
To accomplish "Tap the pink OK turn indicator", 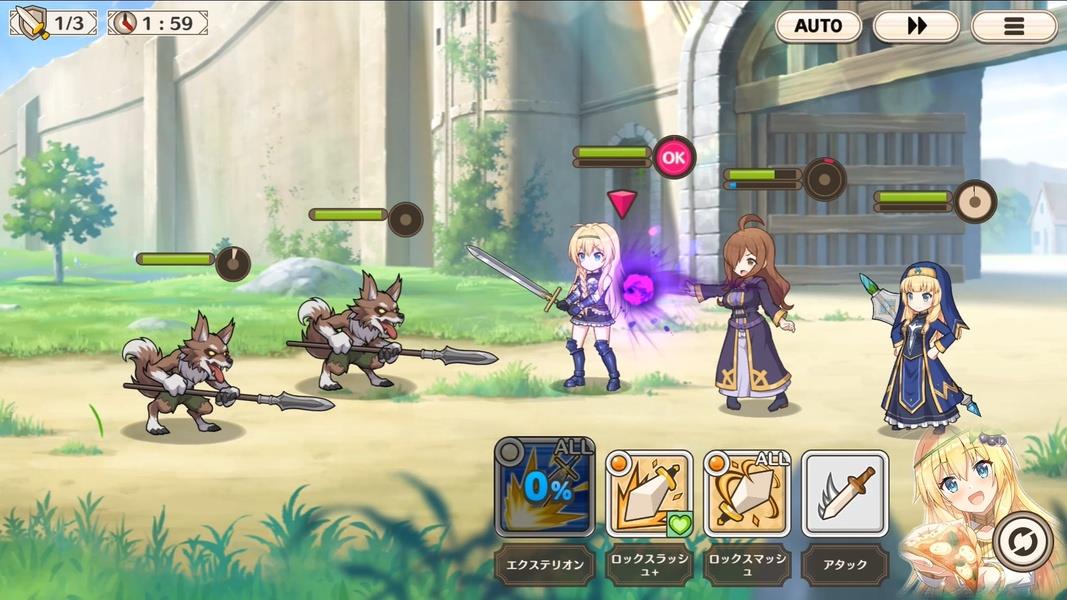I will 675,157.
